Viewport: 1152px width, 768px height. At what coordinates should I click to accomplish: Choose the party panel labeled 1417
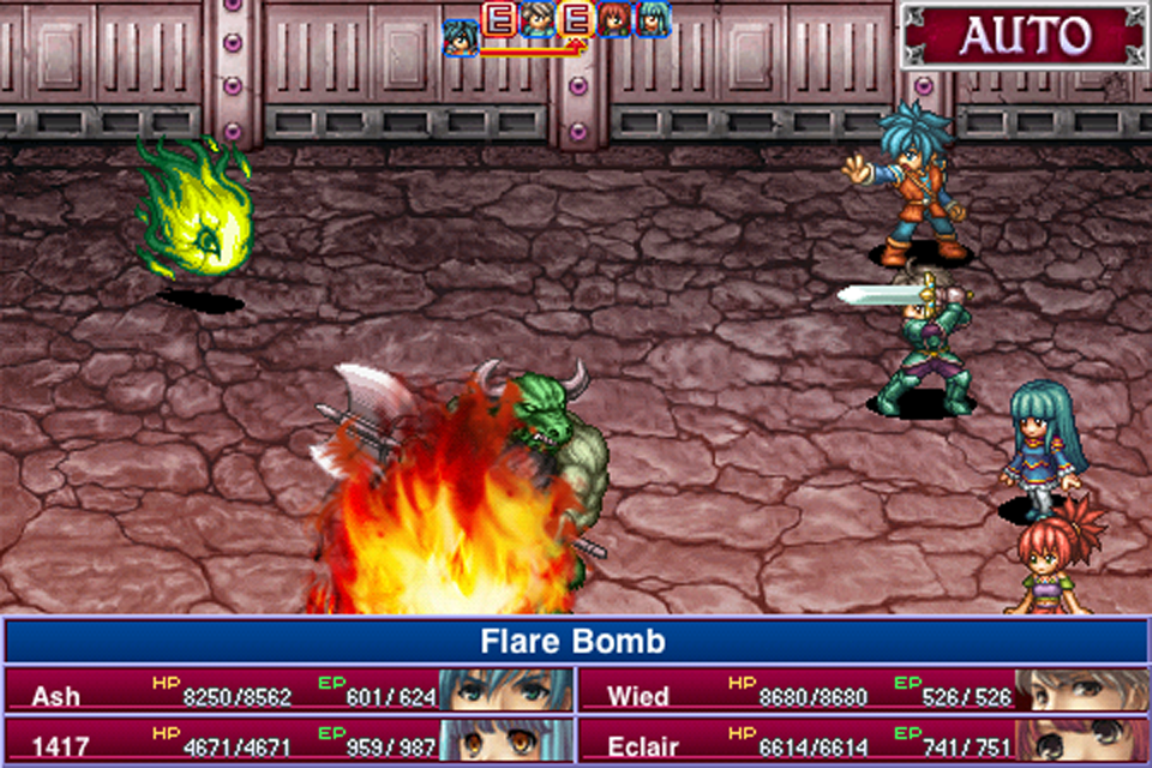[290, 741]
